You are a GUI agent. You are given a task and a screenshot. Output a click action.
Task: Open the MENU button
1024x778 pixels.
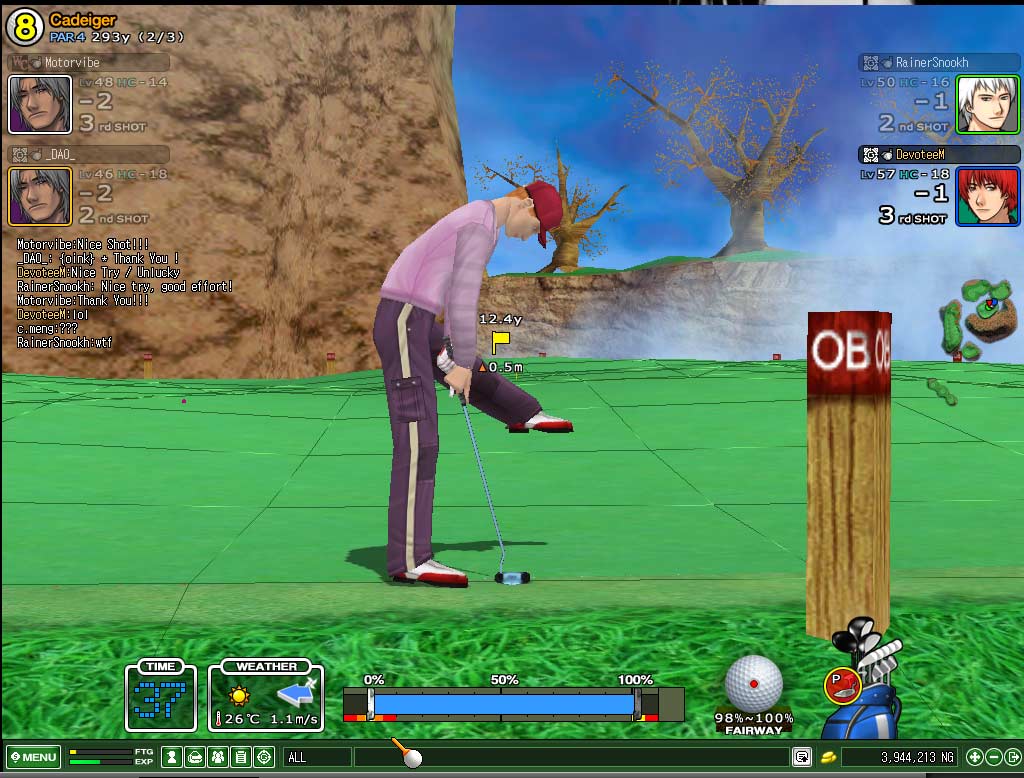[x=33, y=757]
